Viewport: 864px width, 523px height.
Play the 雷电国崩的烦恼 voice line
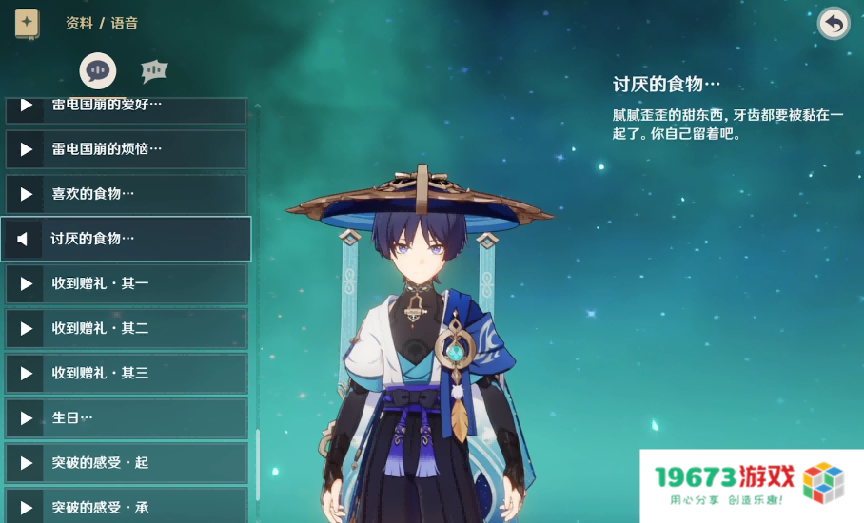26,149
